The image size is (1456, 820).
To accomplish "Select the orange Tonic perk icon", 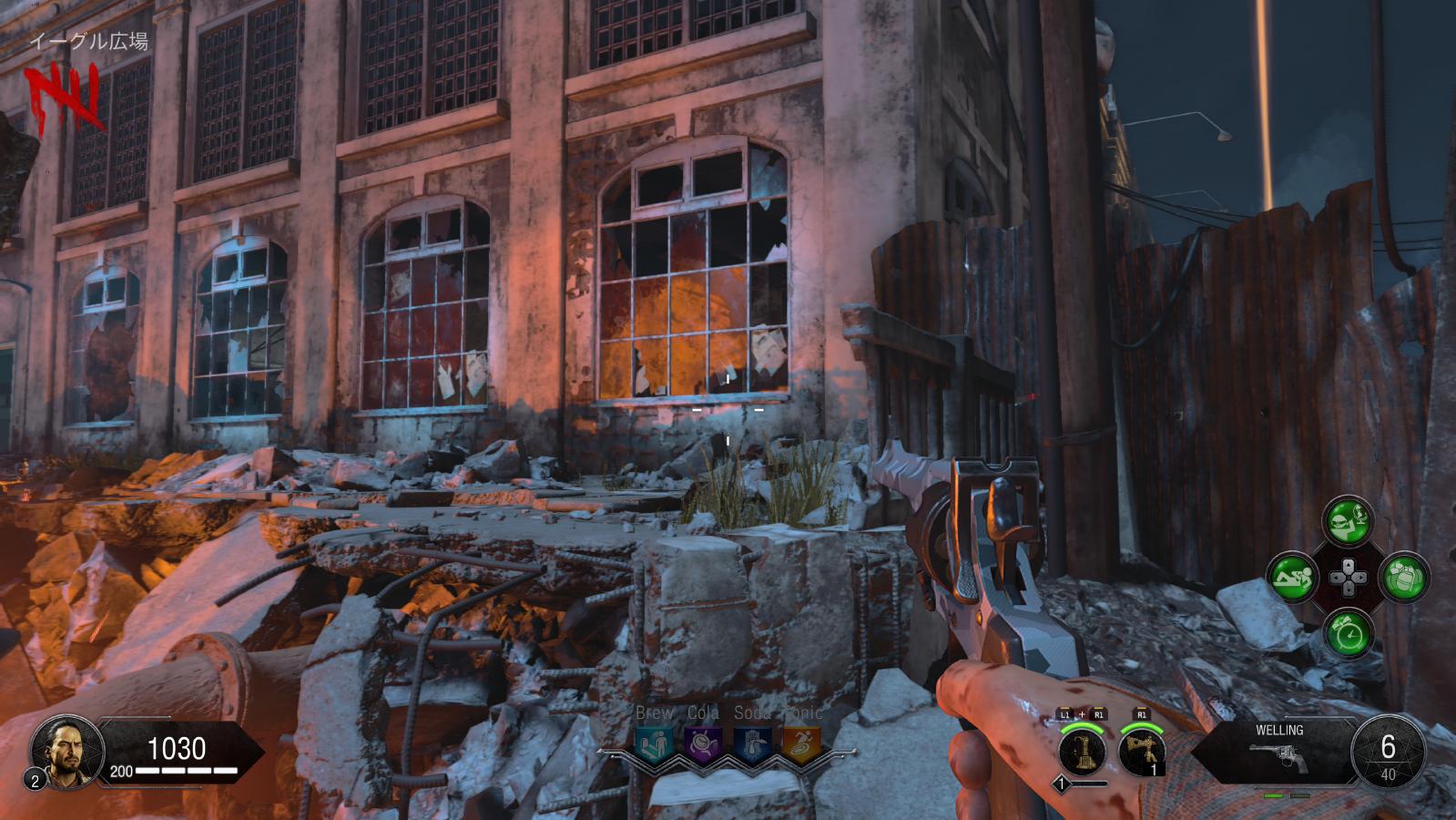I will coord(801,743).
